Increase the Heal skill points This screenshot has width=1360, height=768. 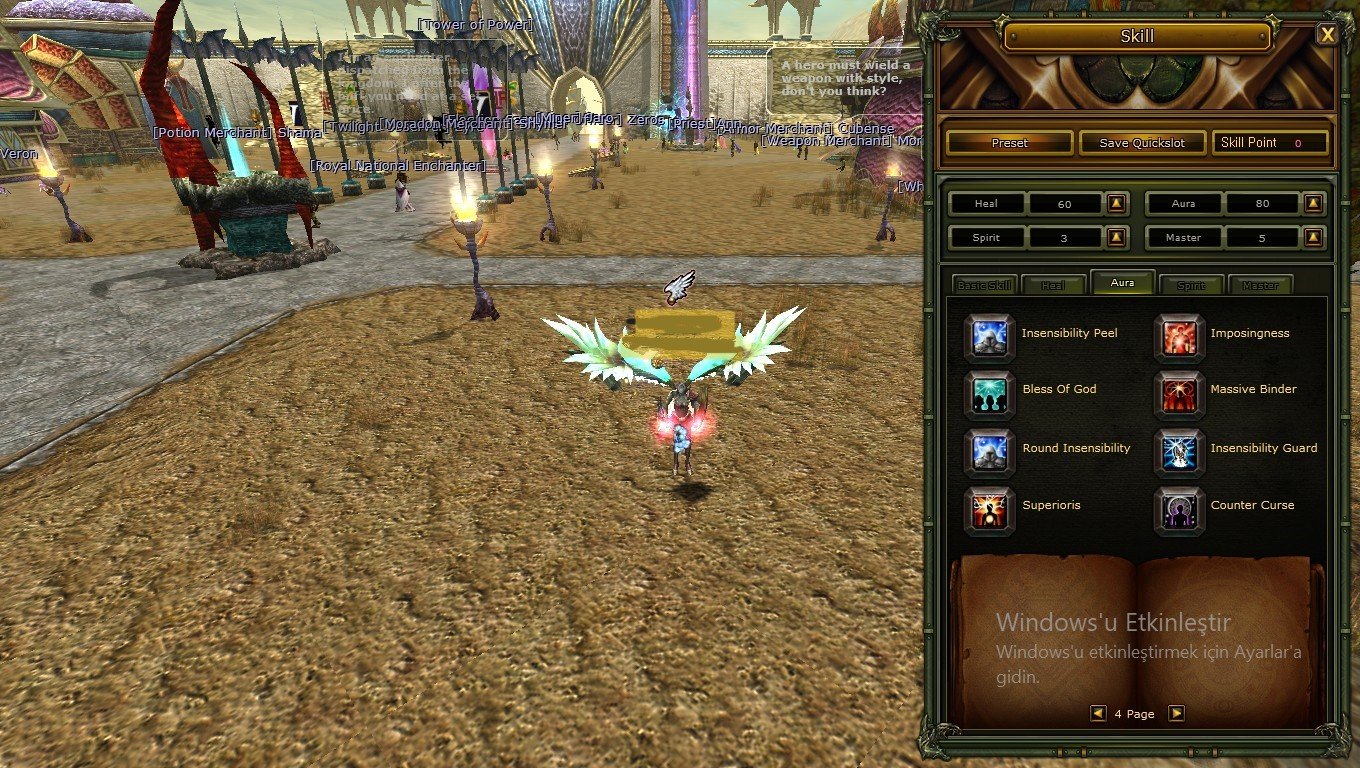pos(1117,204)
